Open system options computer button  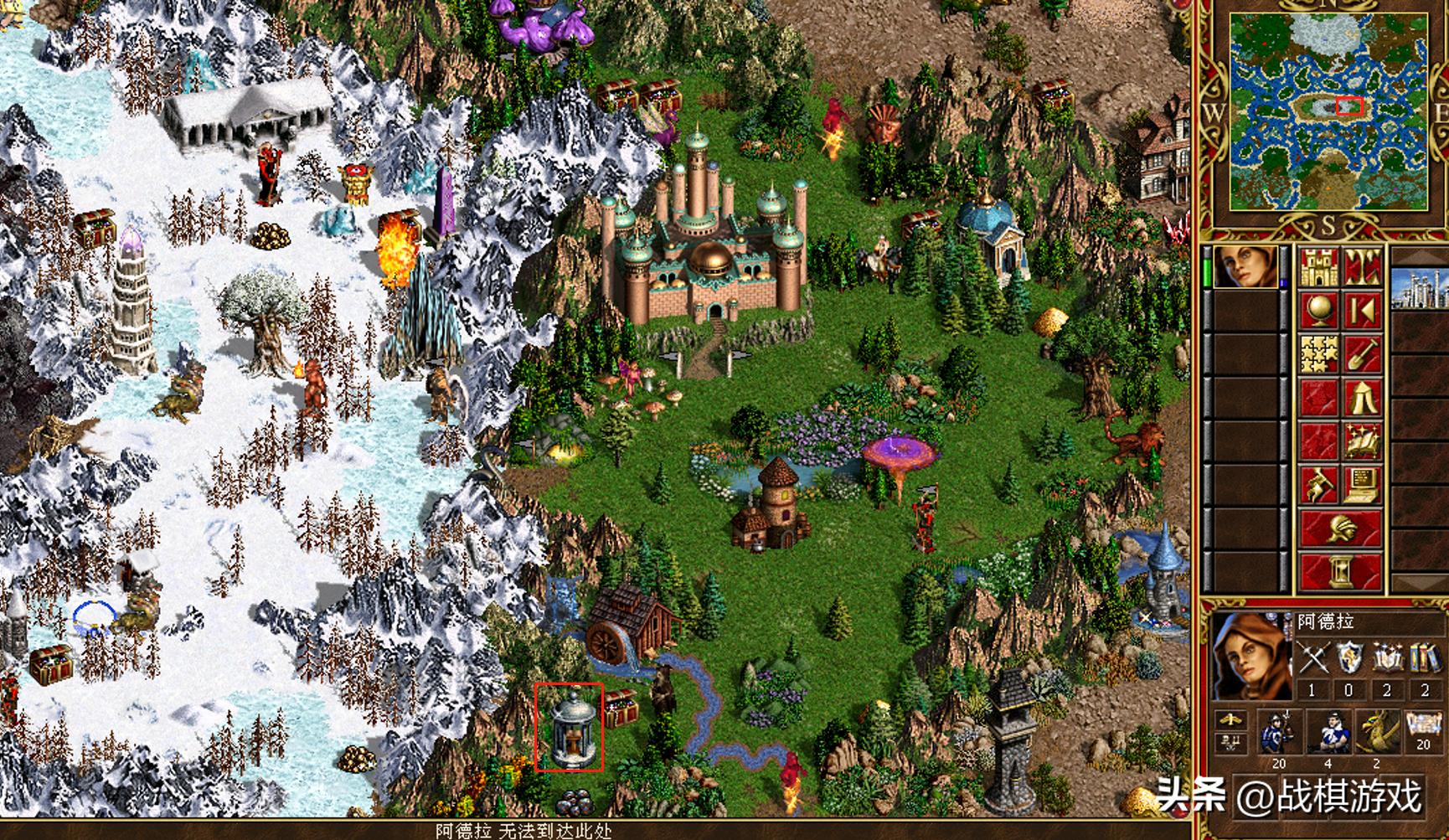[x=1362, y=485]
